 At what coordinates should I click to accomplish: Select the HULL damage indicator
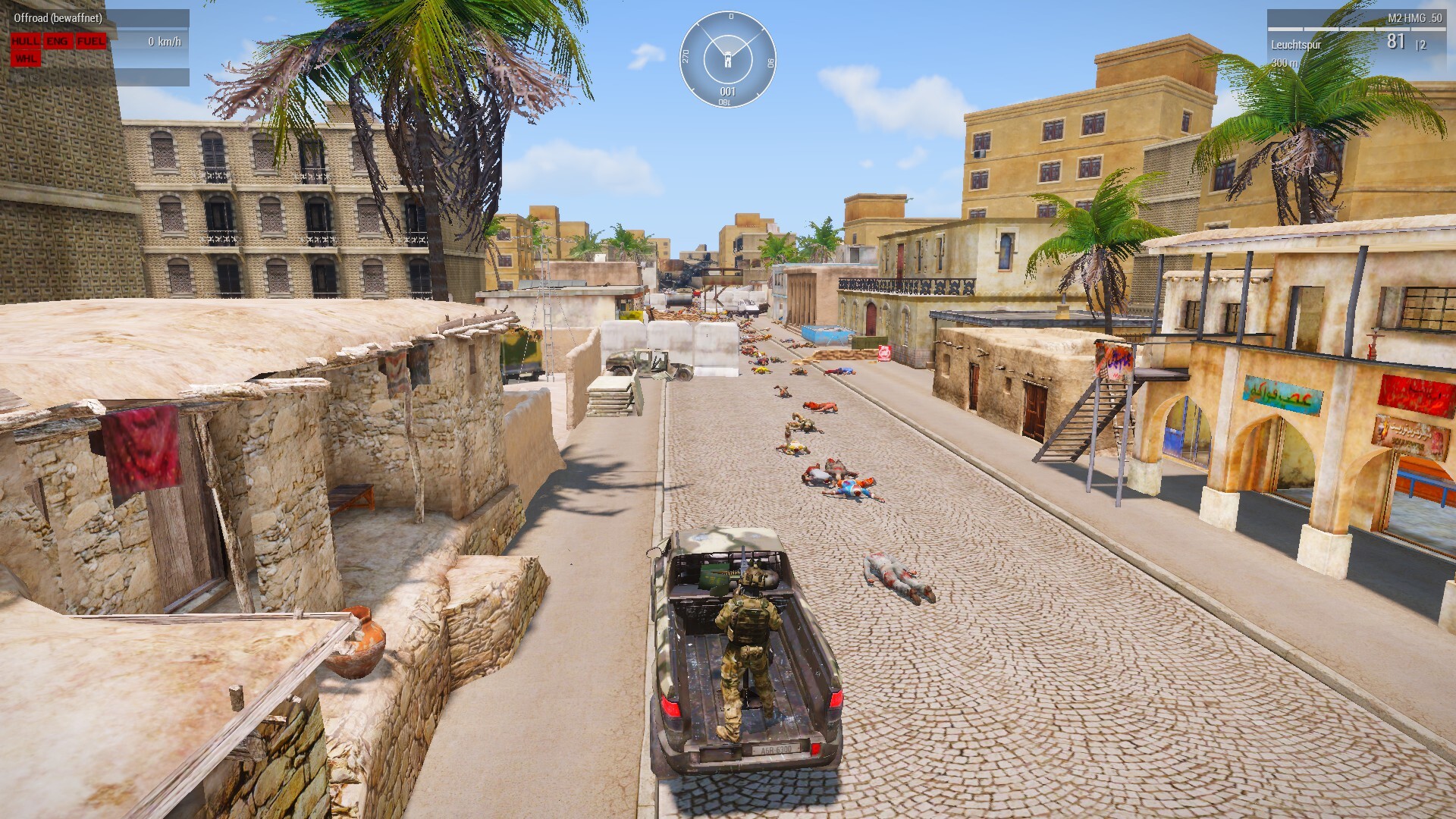(26, 42)
